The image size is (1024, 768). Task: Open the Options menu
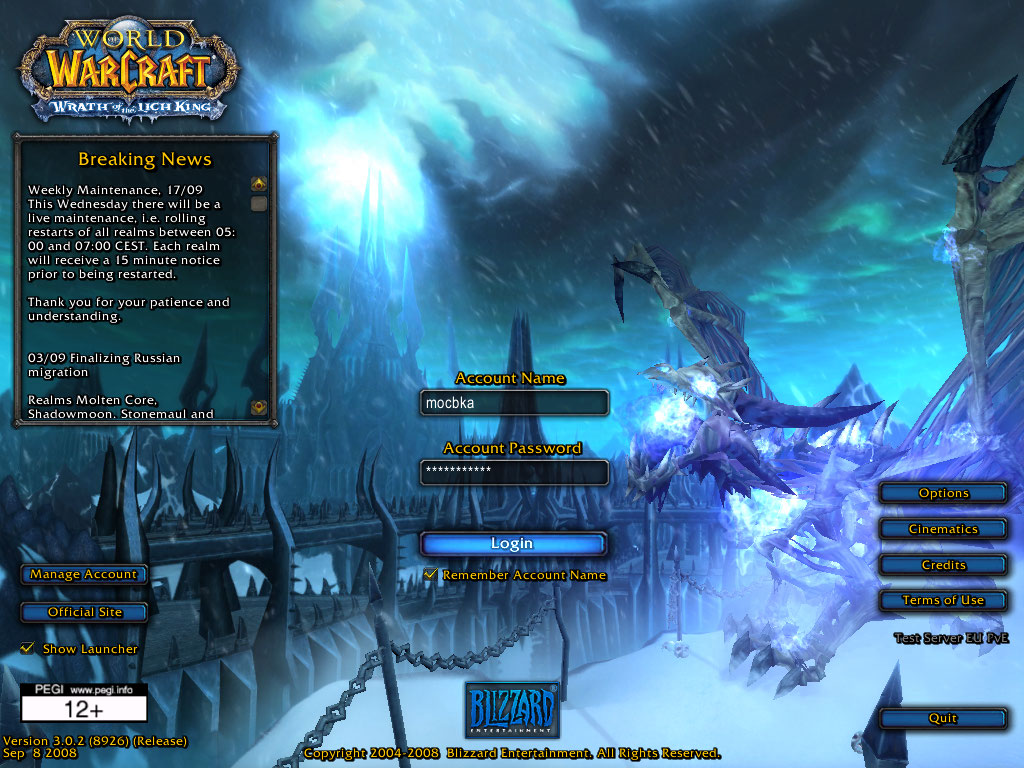coord(943,493)
